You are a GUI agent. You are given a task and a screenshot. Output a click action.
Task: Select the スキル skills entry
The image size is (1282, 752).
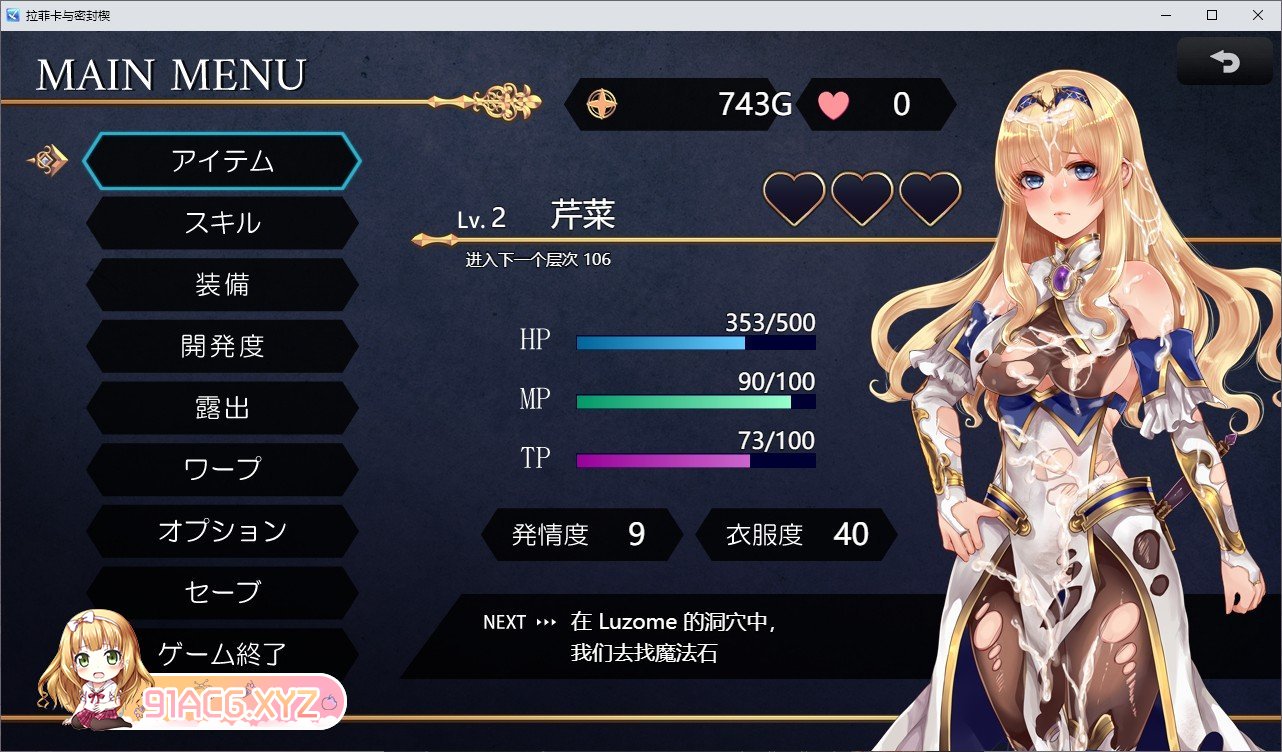click(222, 223)
